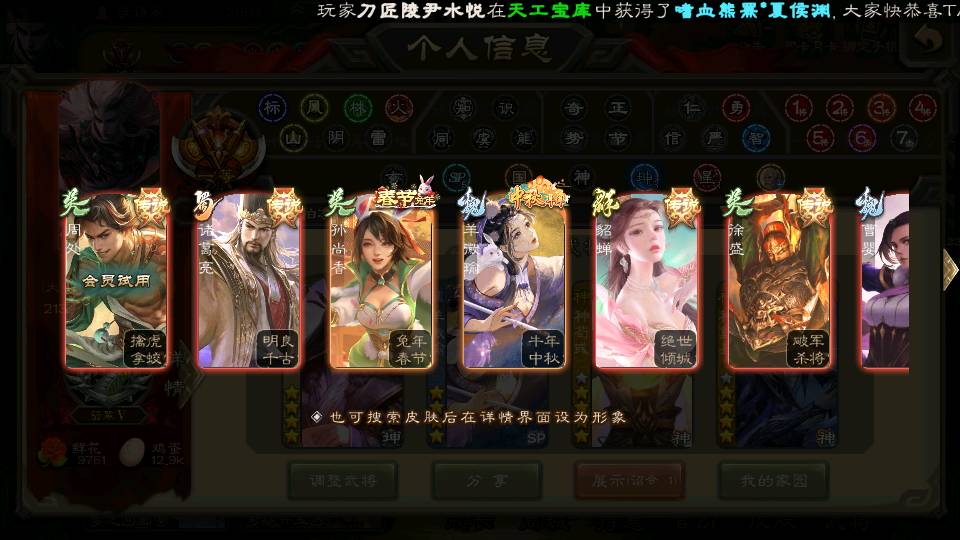The height and width of the screenshot is (540, 960).
Task: Click the 调整武将 button
Action: (x=342, y=481)
